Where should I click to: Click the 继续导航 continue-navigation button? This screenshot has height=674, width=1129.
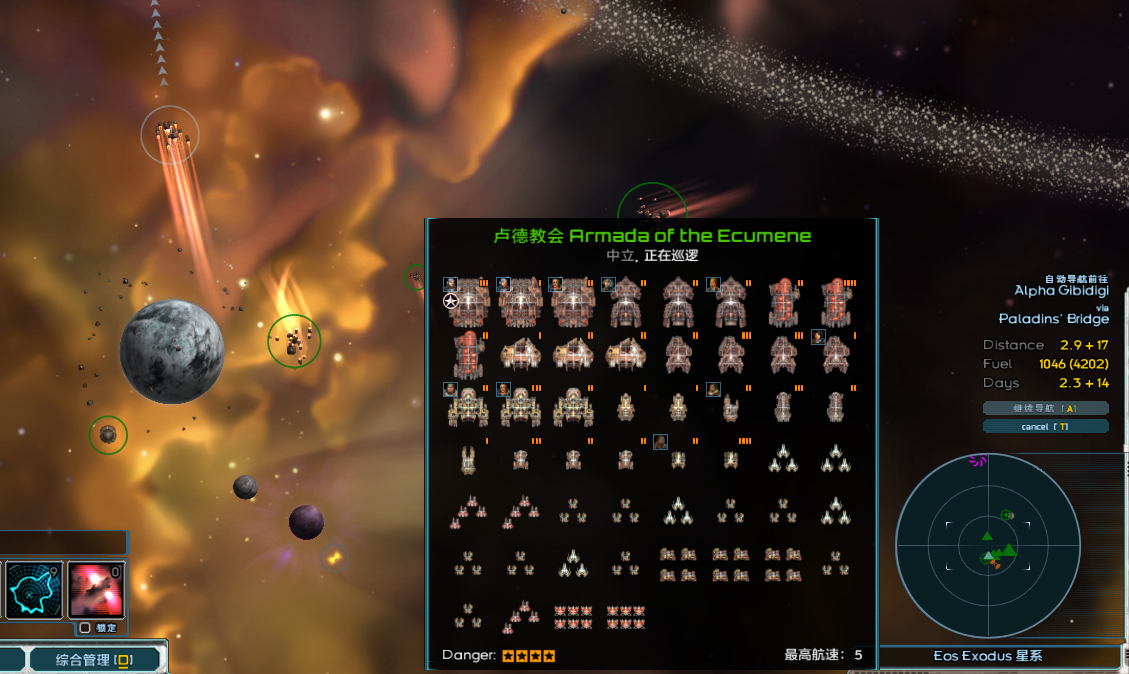pos(1045,408)
